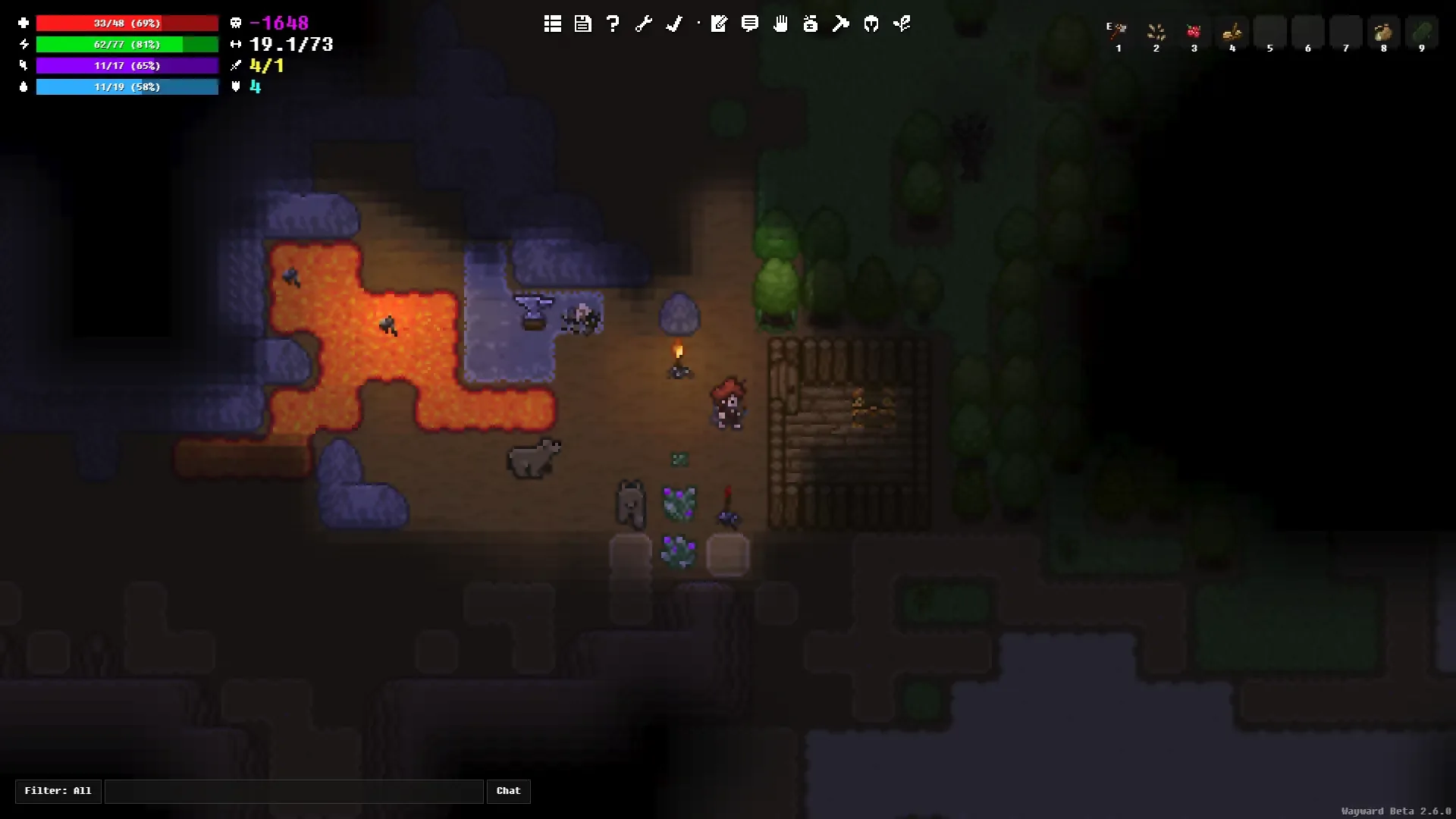Open messages with the speech bubble icon

(x=749, y=24)
